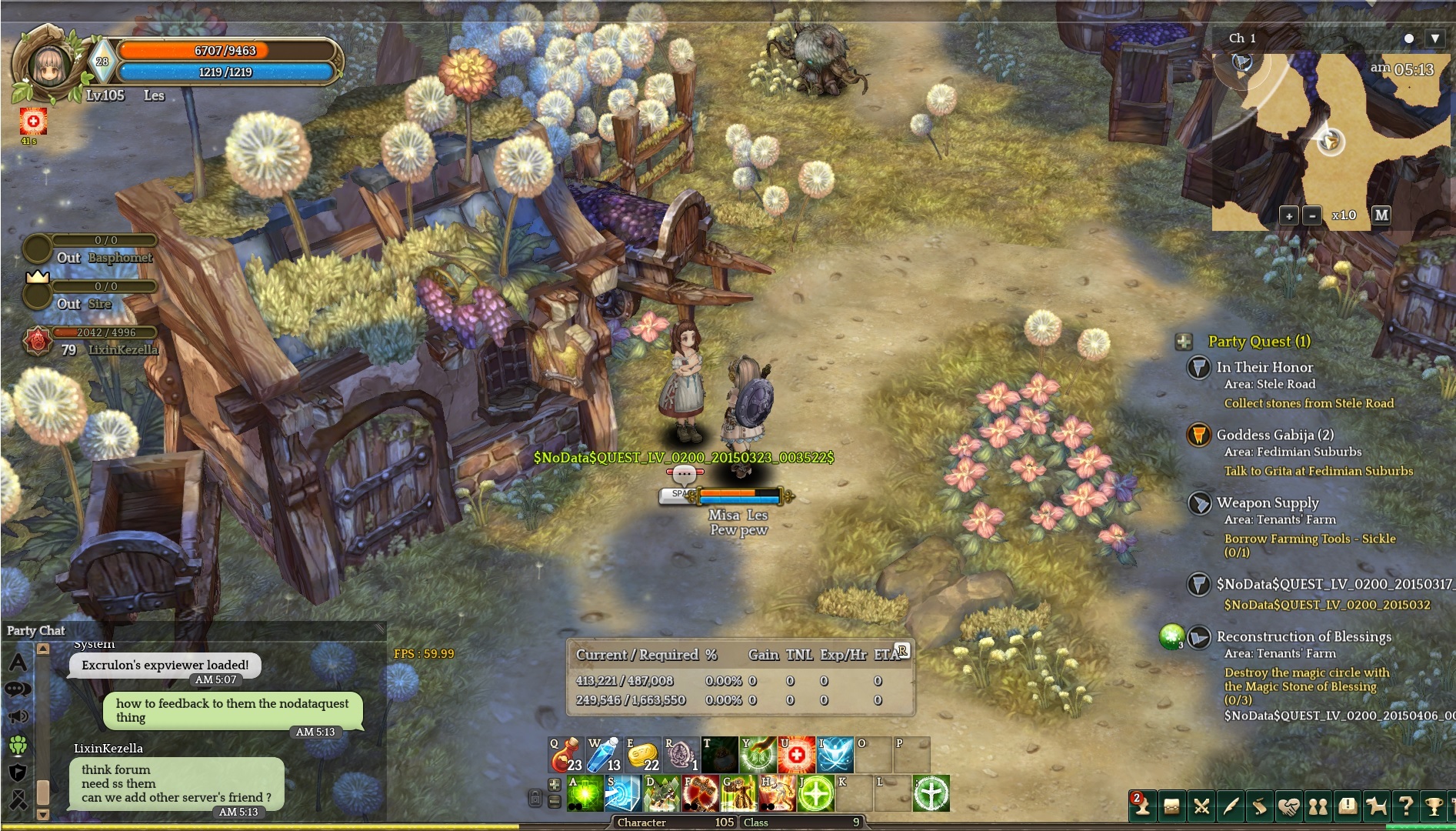Open the channel dropdown arrow

(x=1434, y=38)
